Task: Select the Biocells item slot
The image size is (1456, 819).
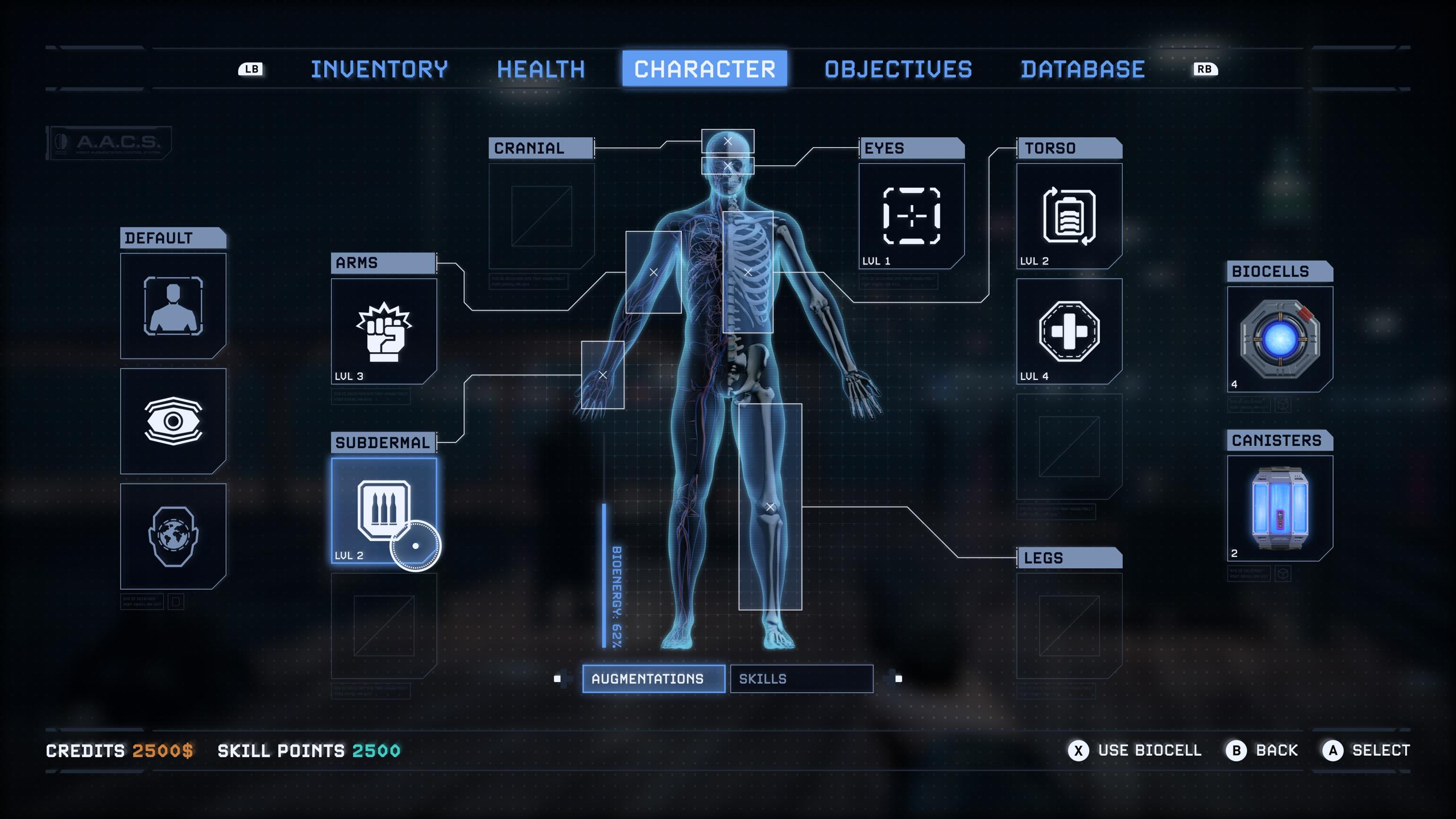Action: click(x=1280, y=339)
